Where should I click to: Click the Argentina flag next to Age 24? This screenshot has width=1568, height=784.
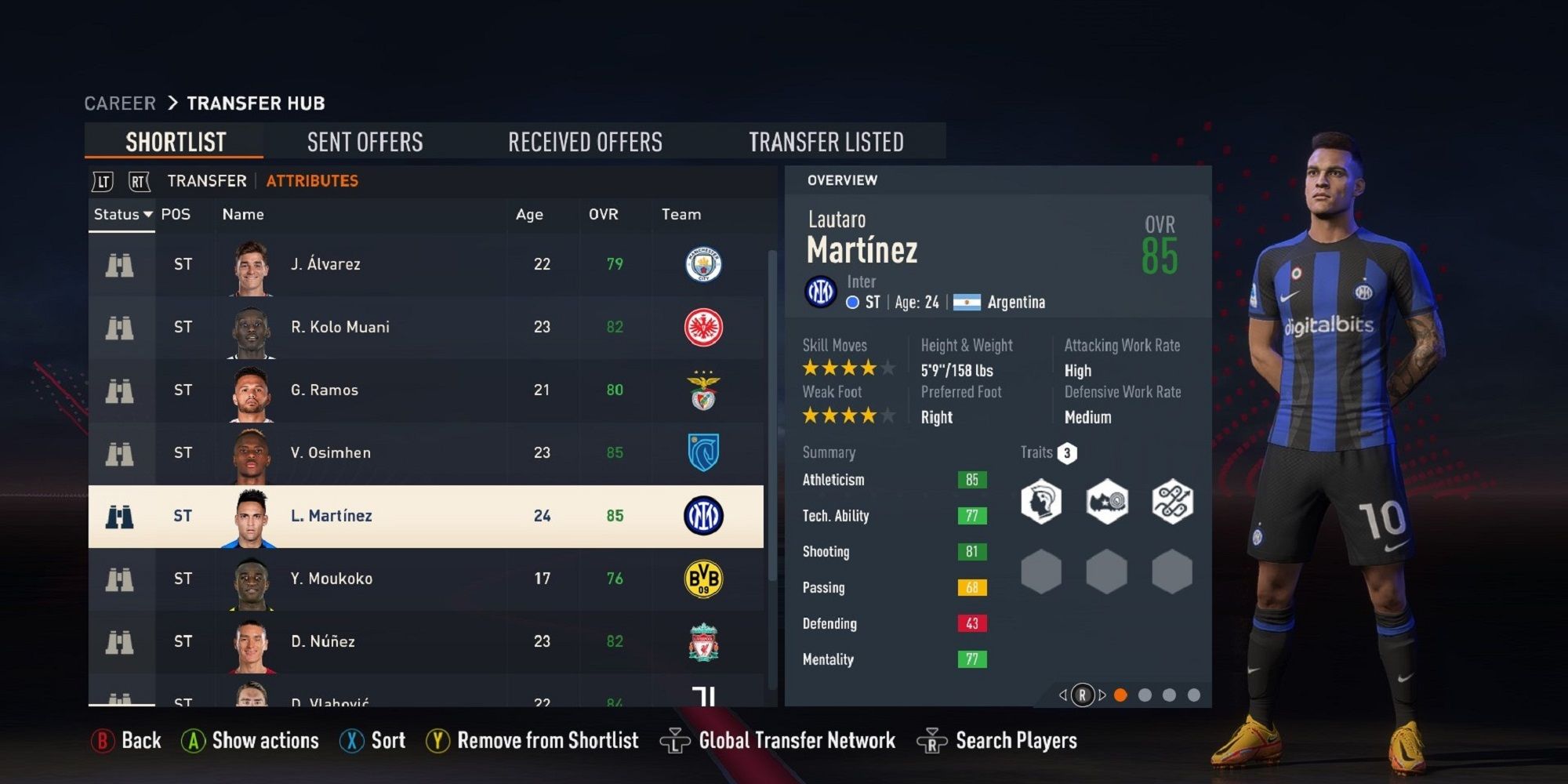click(x=966, y=302)
